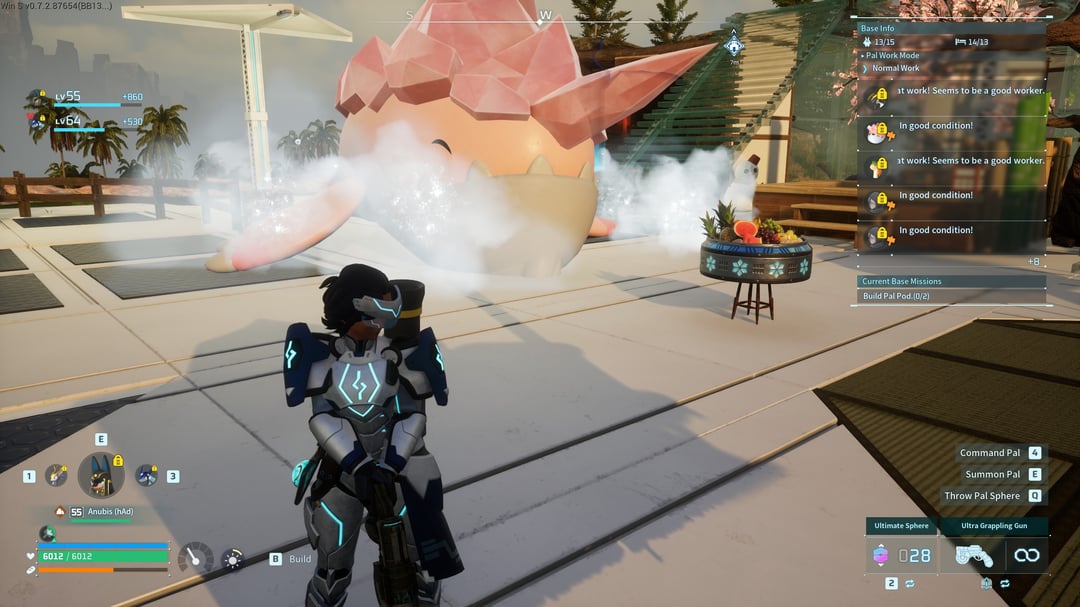Screen dimensions: 1080x607
Task: Select the pink pal's good condition entry
Action: pos(935,126)
